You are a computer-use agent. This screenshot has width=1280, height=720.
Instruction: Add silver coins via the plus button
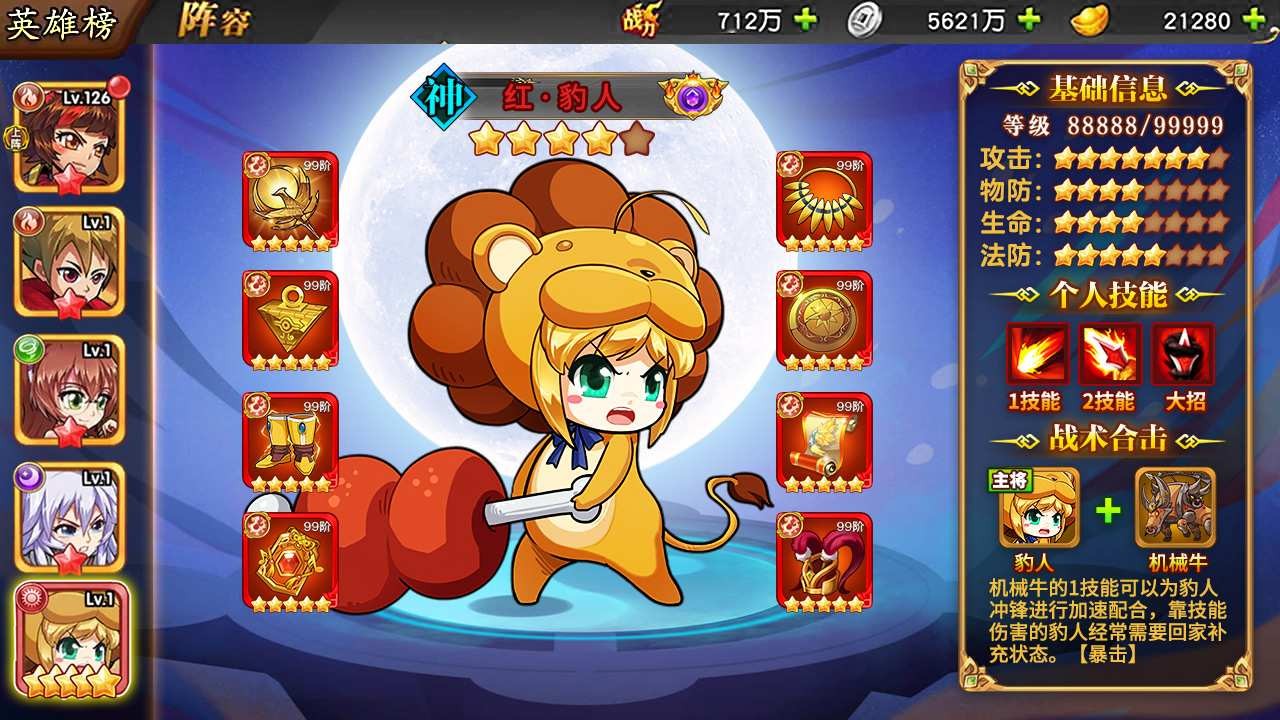pyautogui.click(x=1028, y=19)
